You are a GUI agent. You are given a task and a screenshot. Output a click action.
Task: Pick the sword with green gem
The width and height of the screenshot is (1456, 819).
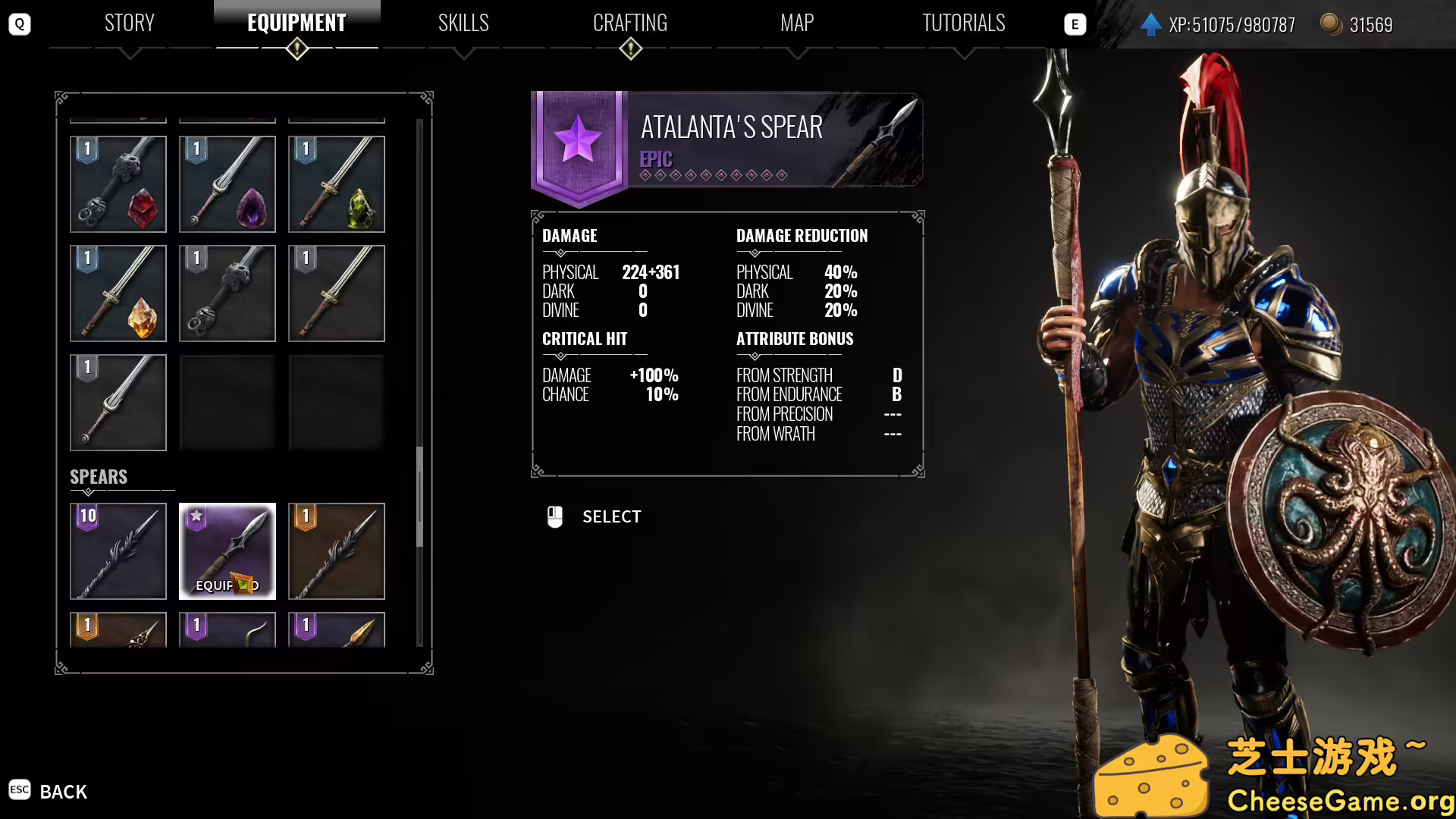[x=337, y=184]
